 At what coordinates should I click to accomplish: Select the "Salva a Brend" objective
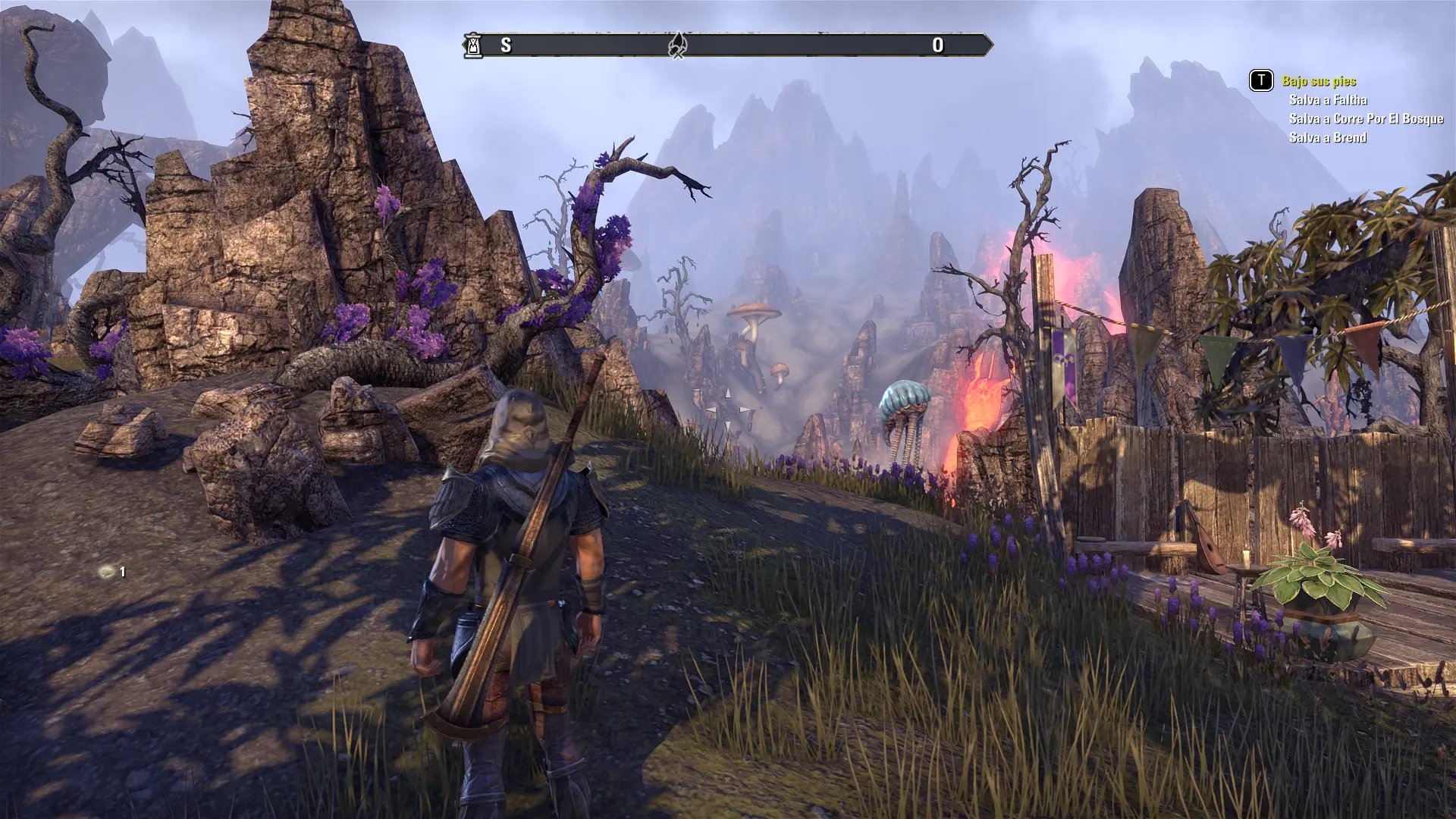(x=1328, y=138)
